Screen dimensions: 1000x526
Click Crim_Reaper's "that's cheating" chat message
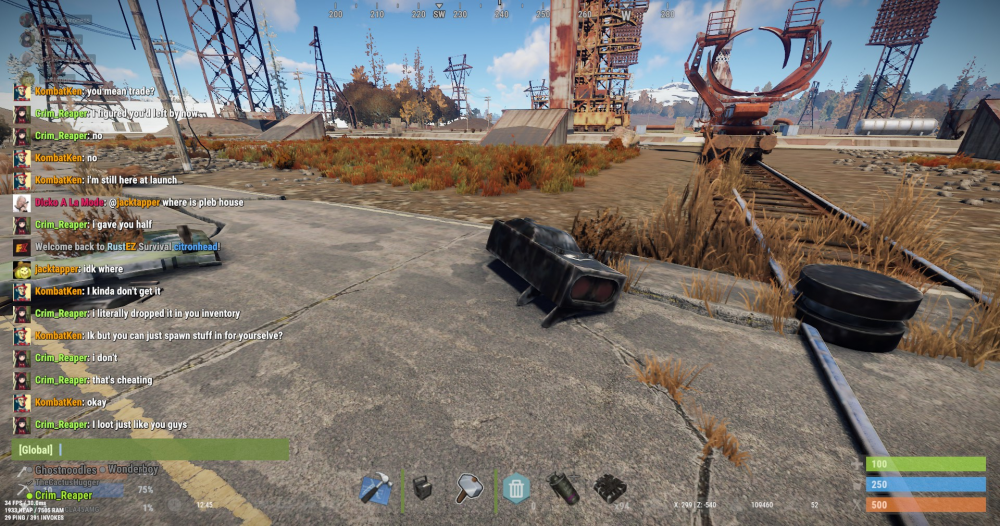coord(121,380)
